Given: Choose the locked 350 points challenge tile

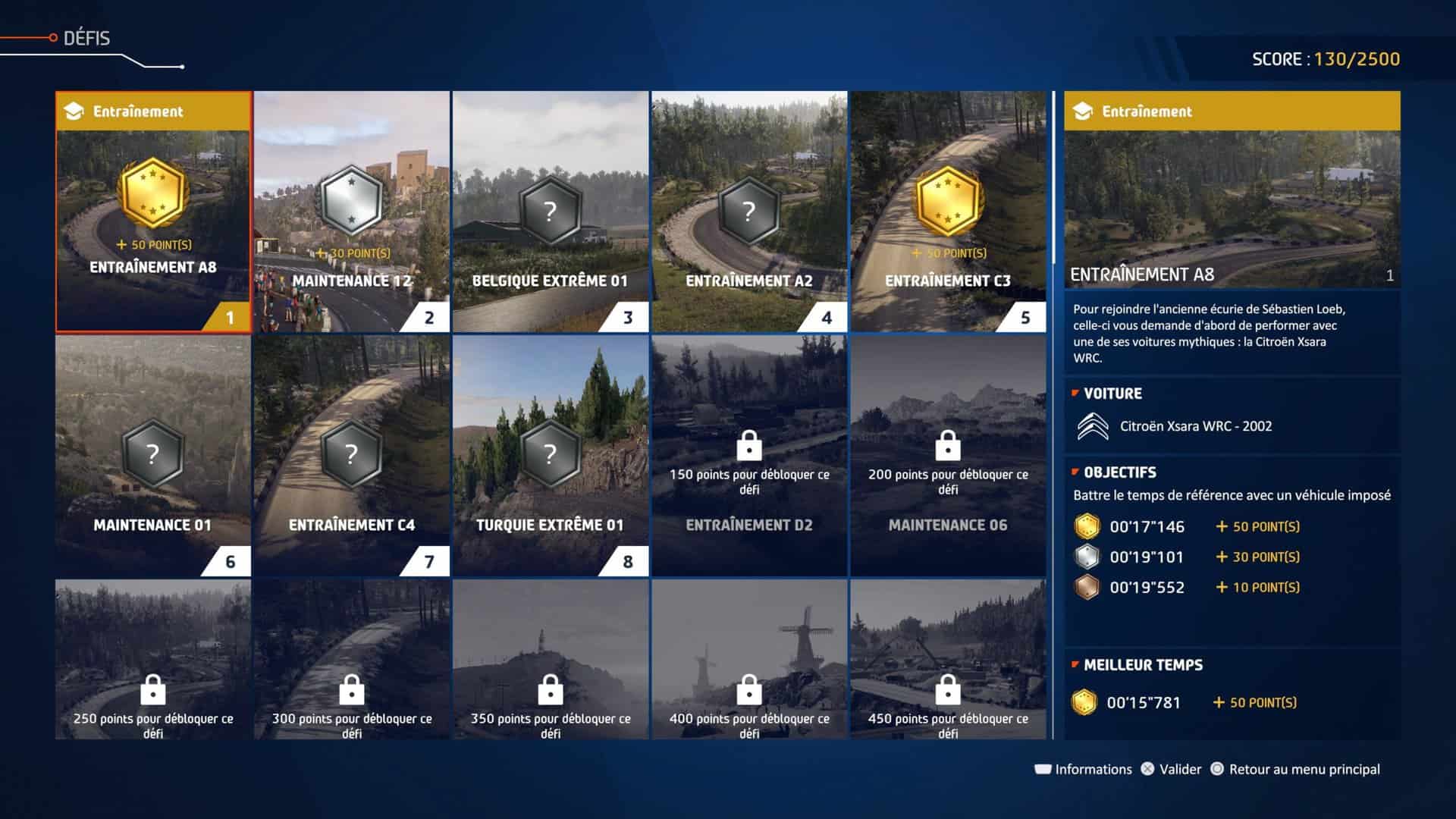Looking at the screenshot, I should pos(551,660).
